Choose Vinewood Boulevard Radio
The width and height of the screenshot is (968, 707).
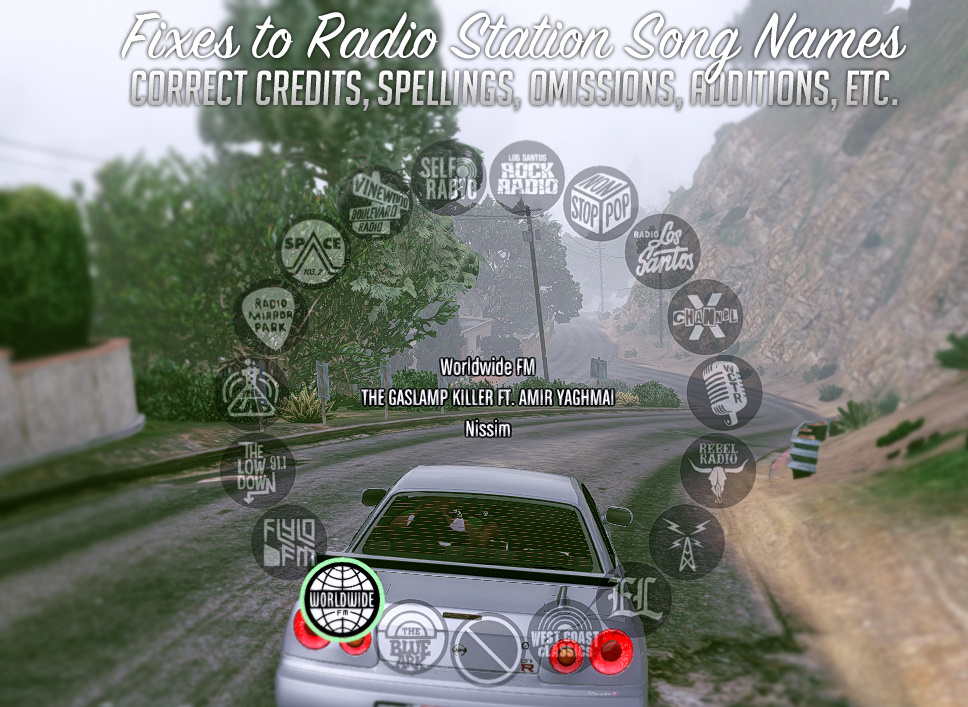(x=374, y=203)
